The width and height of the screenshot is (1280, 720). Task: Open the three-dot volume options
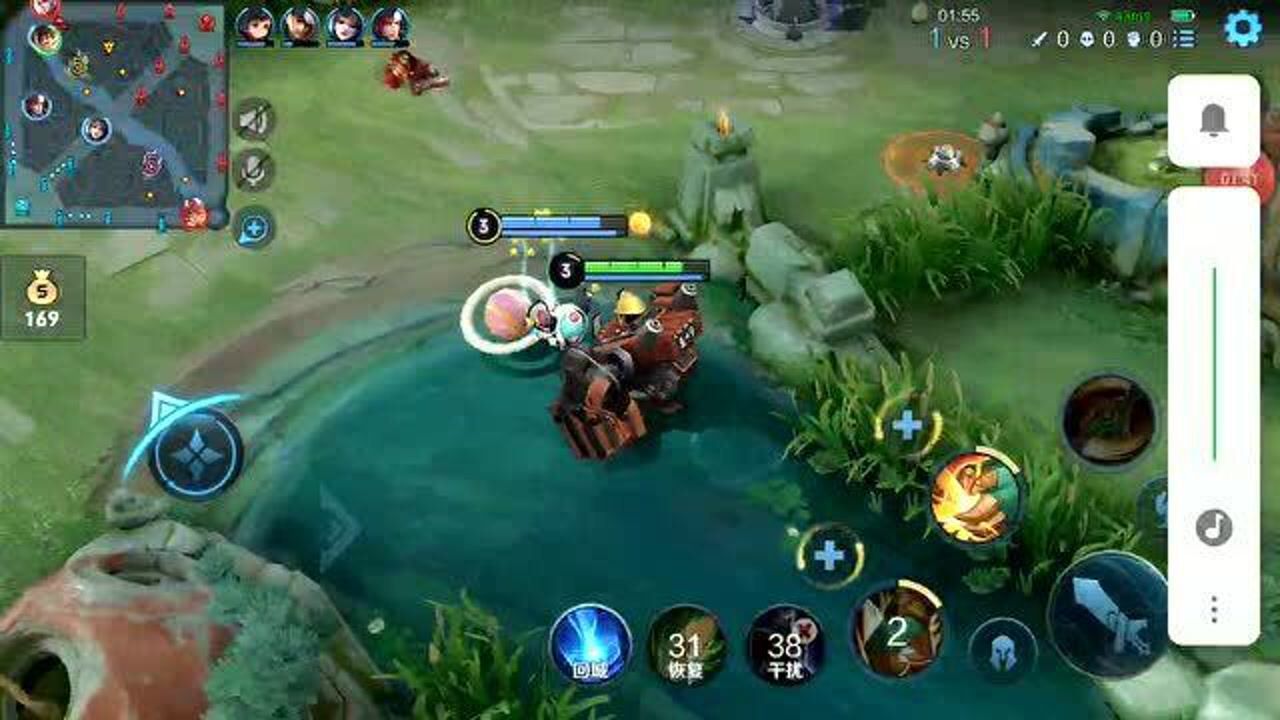pos(1214,609)
